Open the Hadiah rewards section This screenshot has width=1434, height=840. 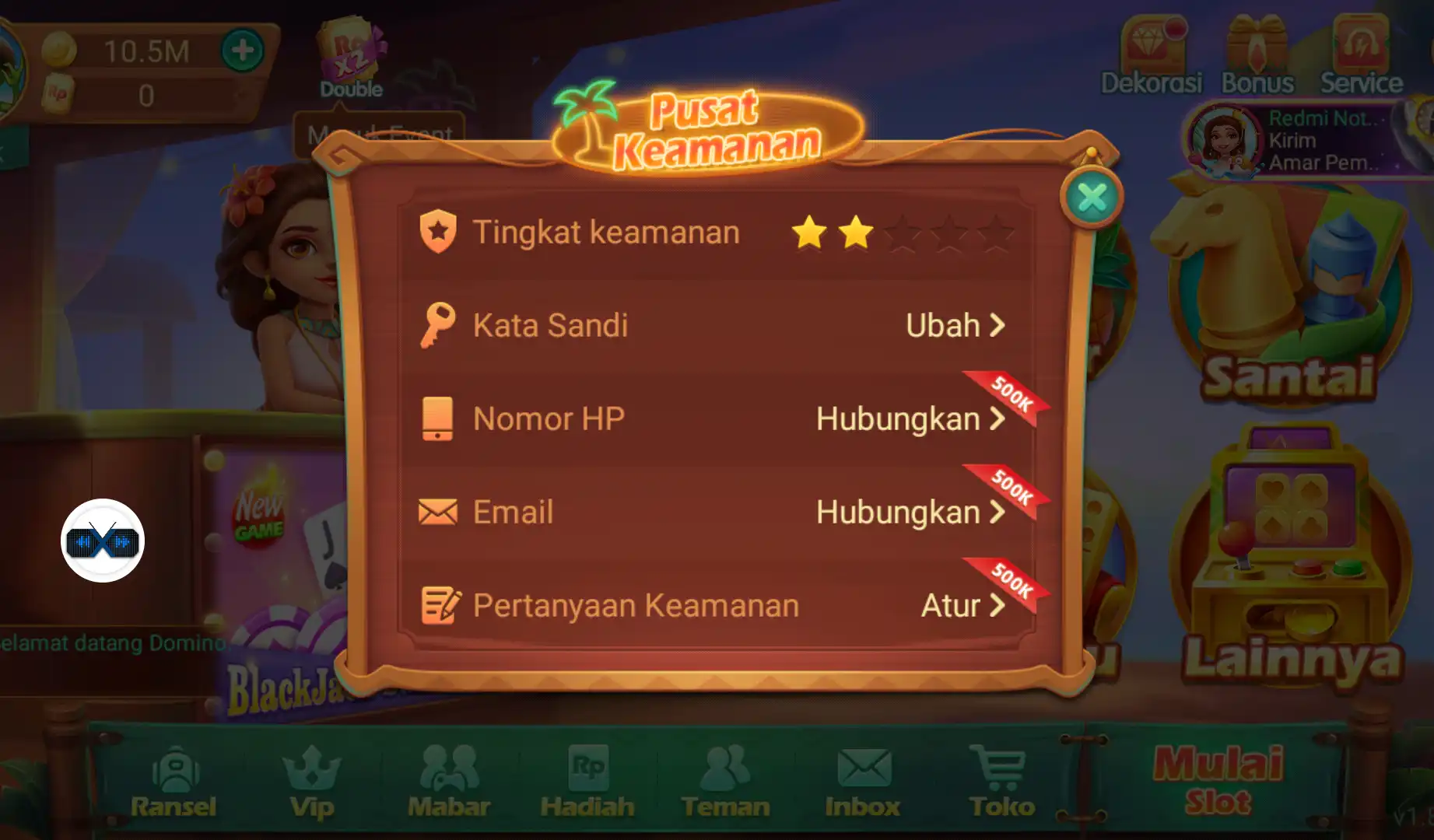click(x=589, y=778)
